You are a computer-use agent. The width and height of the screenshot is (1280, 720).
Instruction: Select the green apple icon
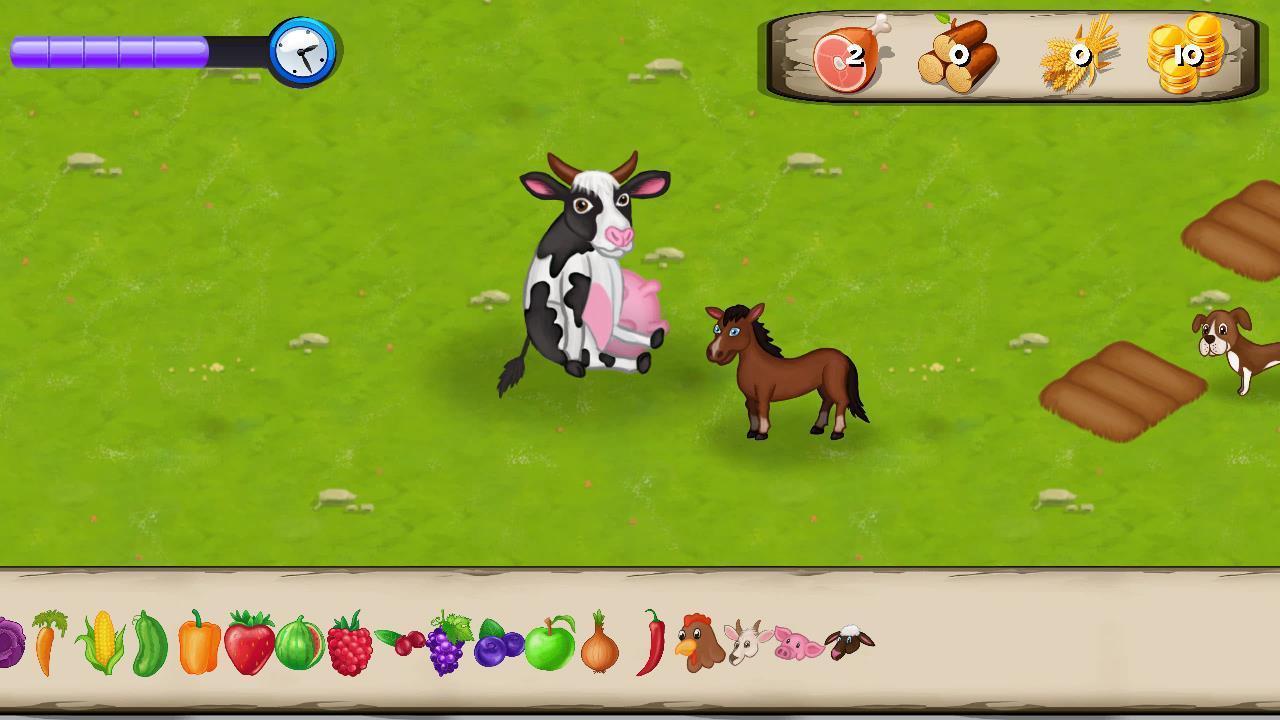pos(550,648)
